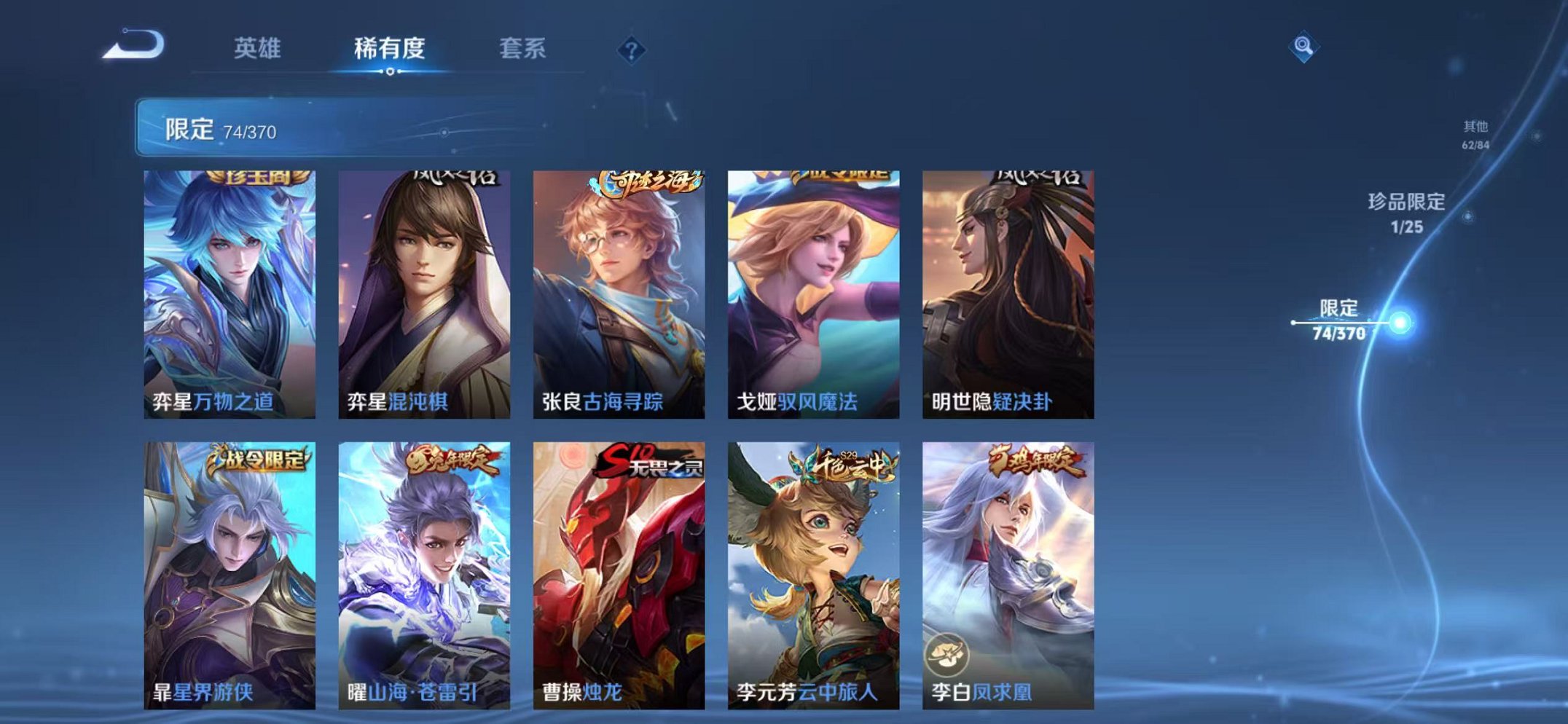Open the help question mark icon
This screenshot has height=724, width=1568.
click(632, 50)
